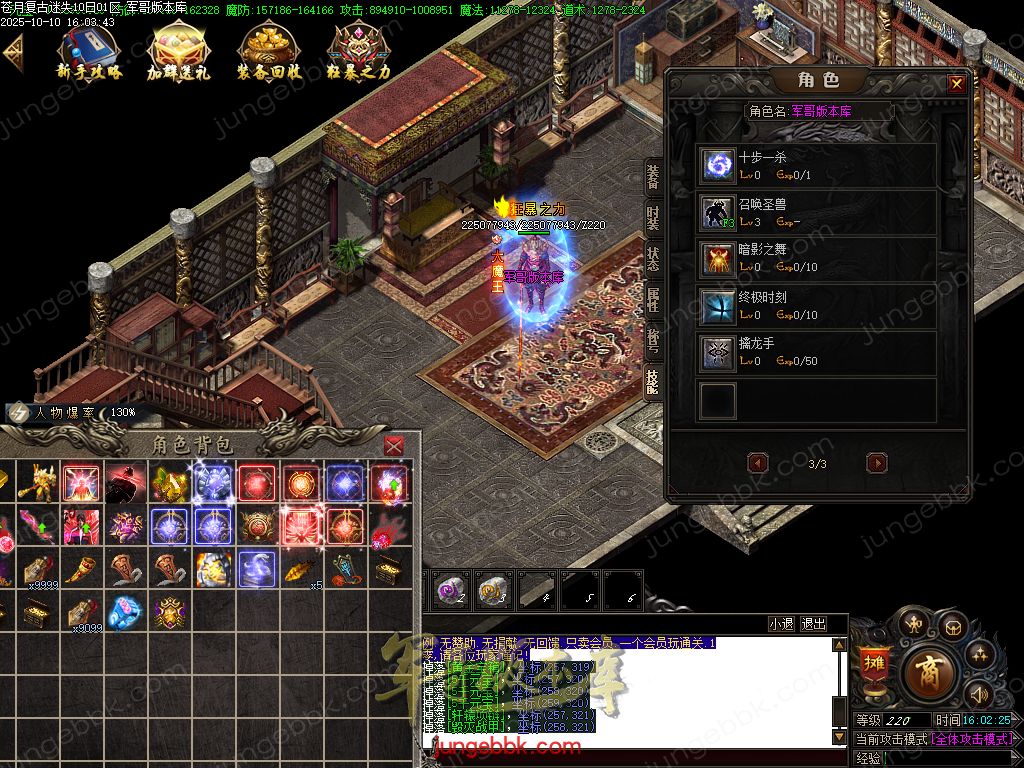
Task: Select the 召唤圣兽 summon skill
Action: point(716,211)
